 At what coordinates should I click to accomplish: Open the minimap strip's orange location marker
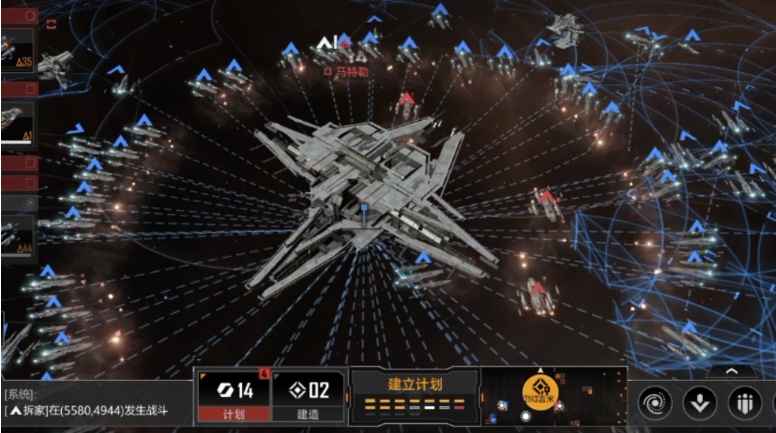pyautogui.click(x=539, y=390)
